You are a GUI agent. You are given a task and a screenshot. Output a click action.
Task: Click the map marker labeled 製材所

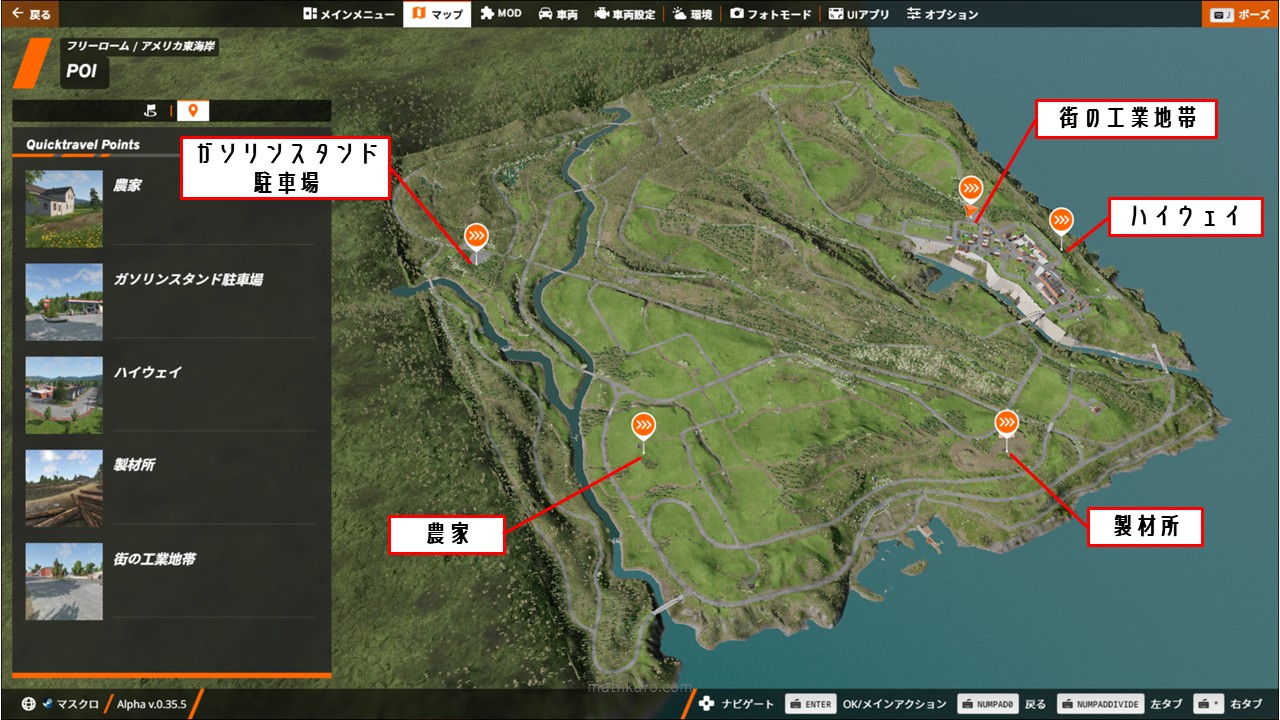(x=1006, y=423)
